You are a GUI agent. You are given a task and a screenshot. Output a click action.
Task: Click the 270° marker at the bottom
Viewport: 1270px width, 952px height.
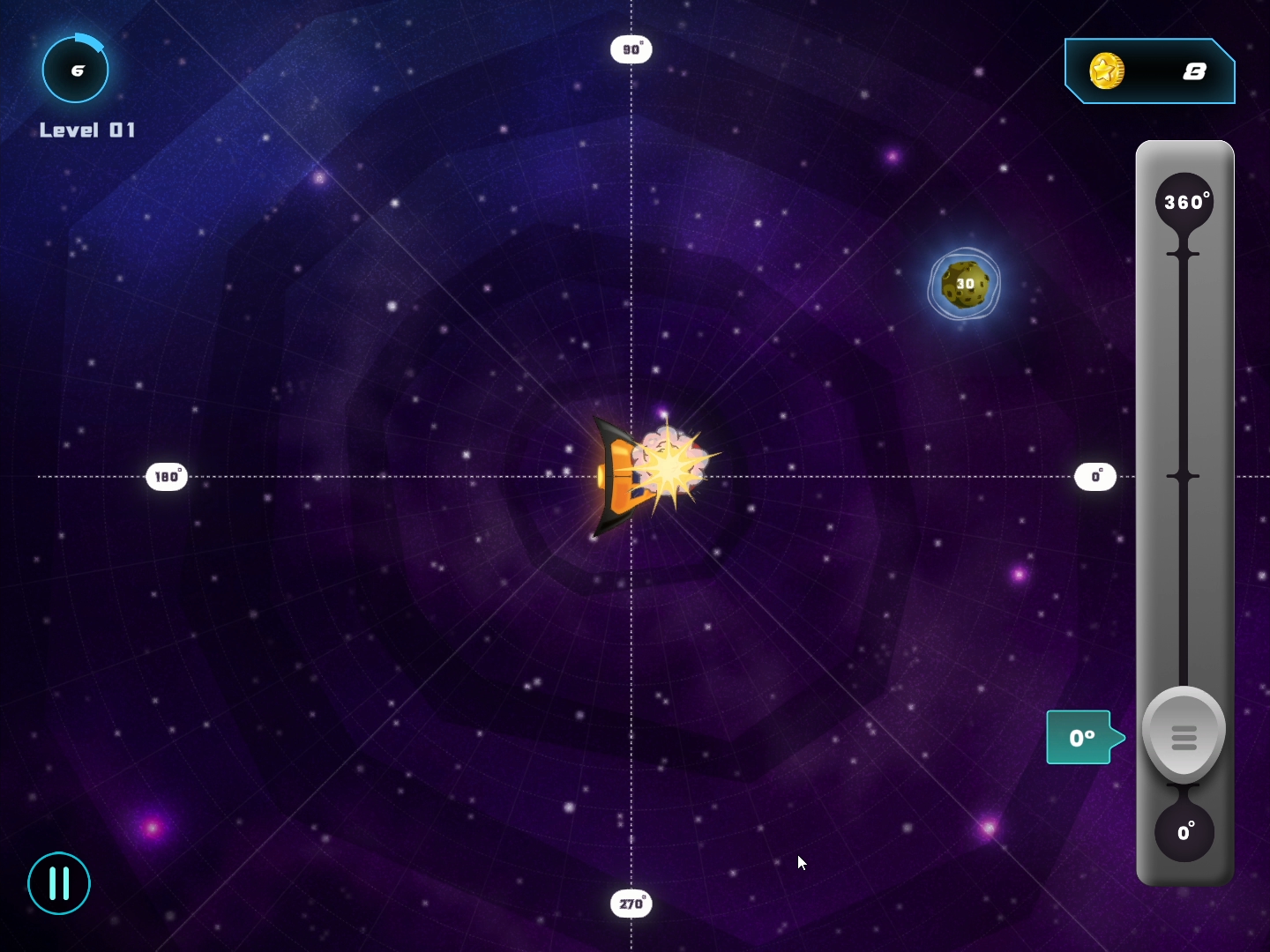[631, 904]
